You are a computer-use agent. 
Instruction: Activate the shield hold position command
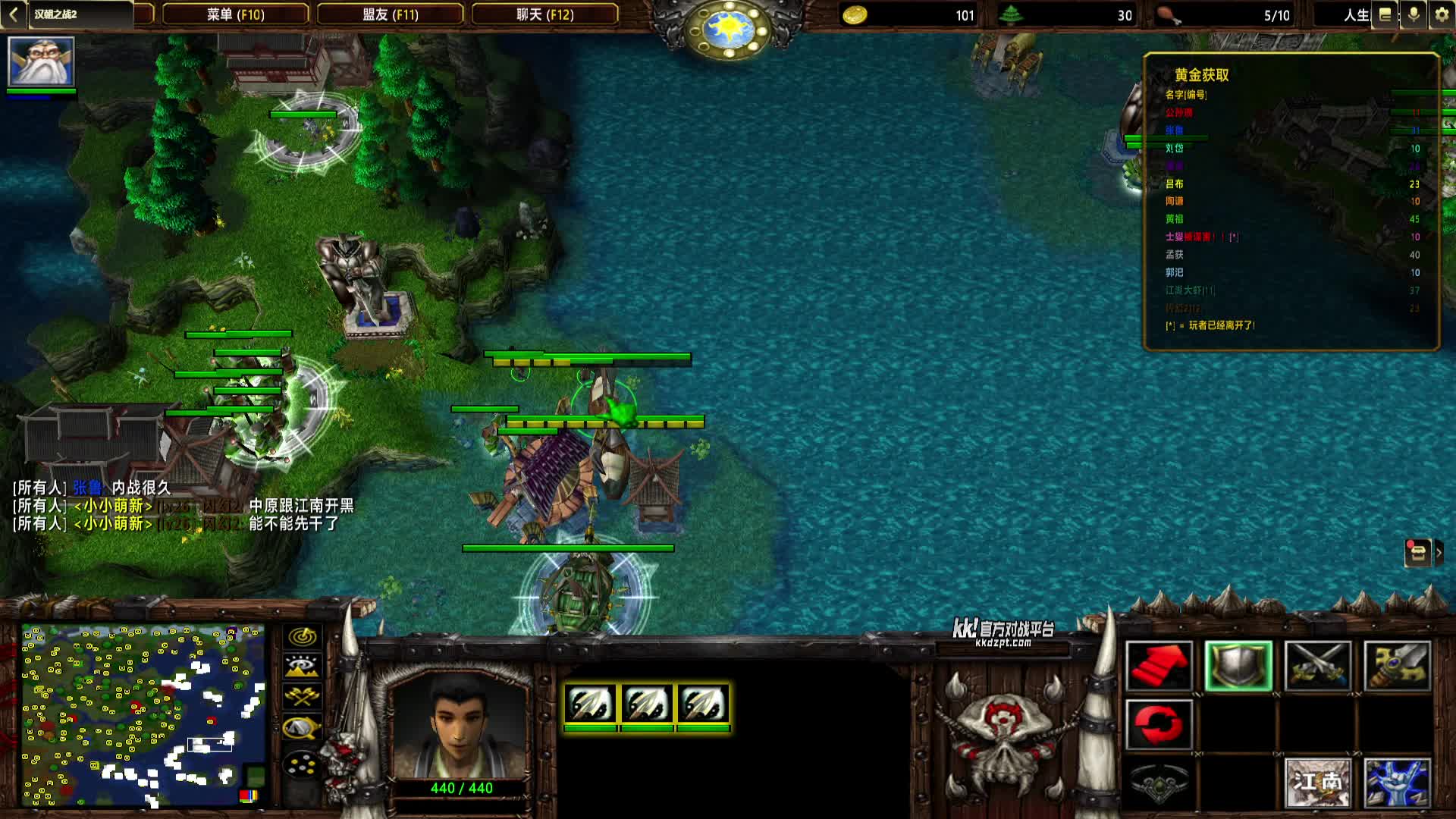point(1238,666)
